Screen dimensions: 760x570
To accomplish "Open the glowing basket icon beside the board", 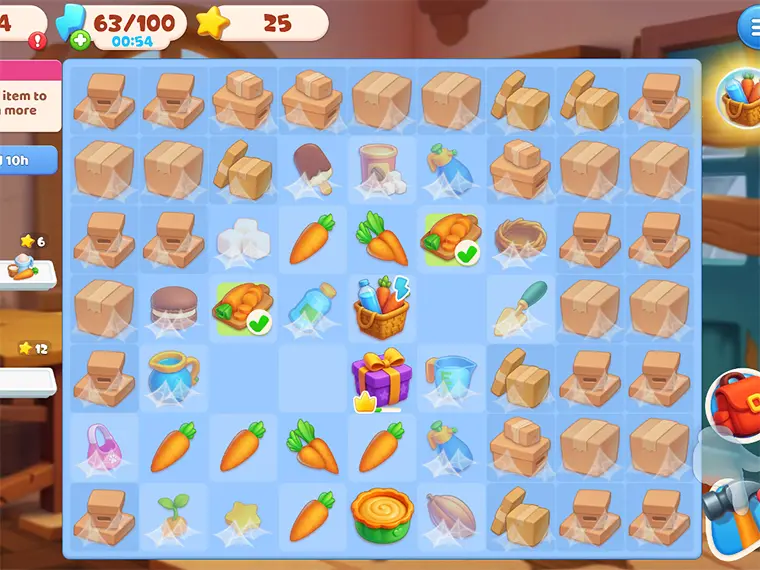I will 741,98.
